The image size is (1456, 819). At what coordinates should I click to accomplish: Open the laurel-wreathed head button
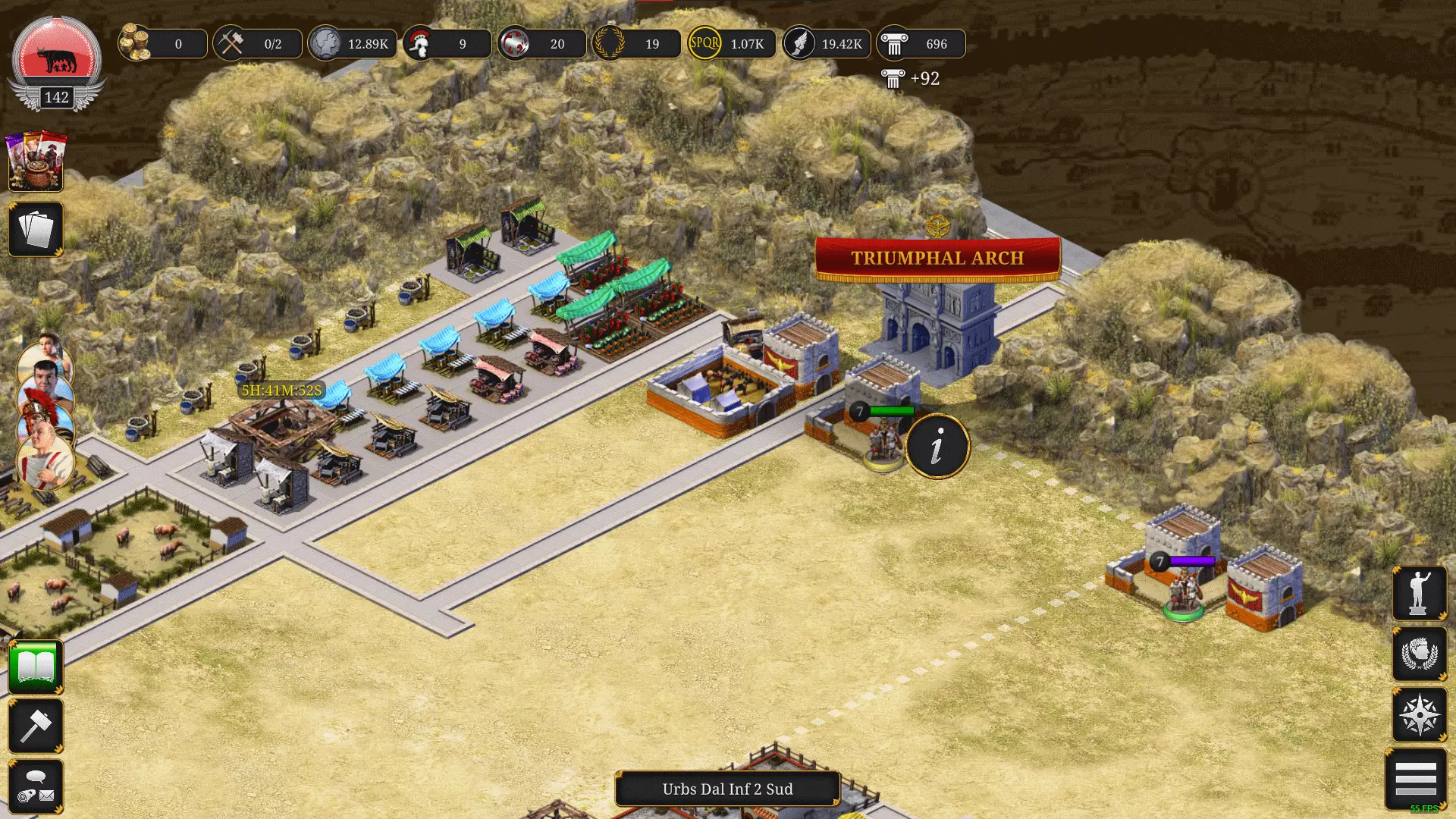[1419, 654]
